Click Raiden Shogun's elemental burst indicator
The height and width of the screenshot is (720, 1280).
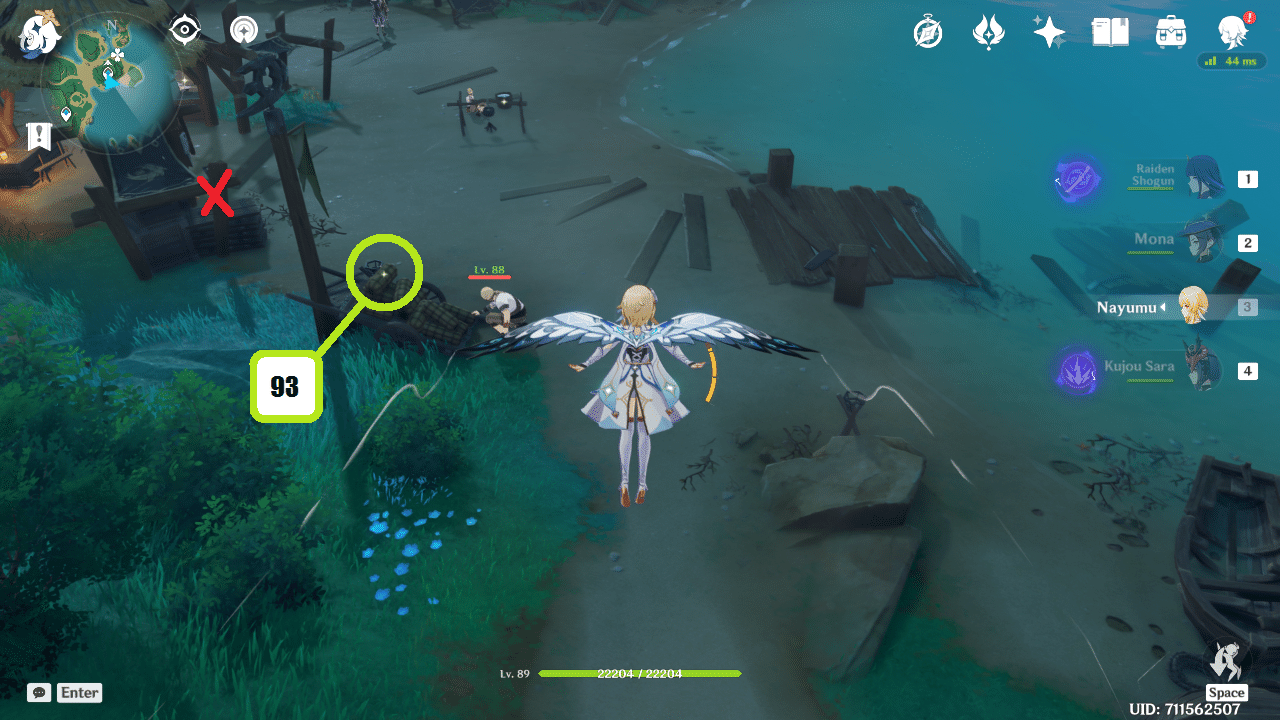point(1077,180)
